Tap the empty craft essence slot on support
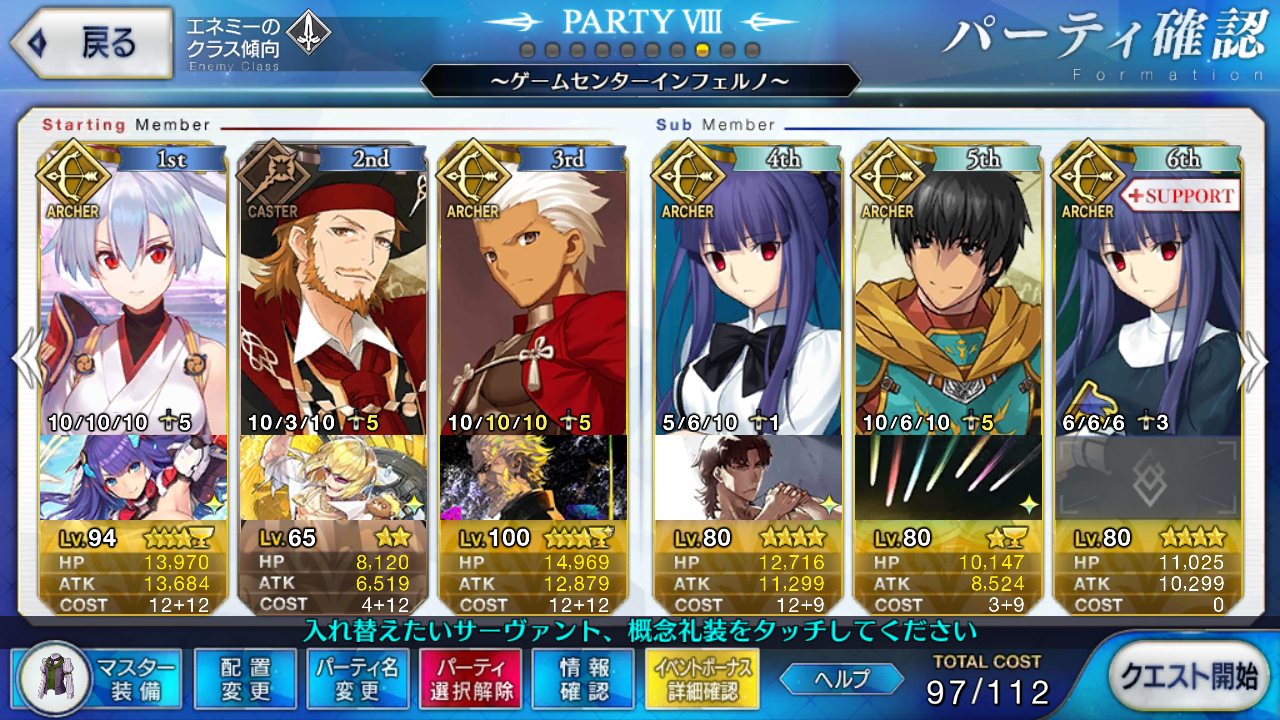Screen dimensions: 1280x720 (1148, 478)
